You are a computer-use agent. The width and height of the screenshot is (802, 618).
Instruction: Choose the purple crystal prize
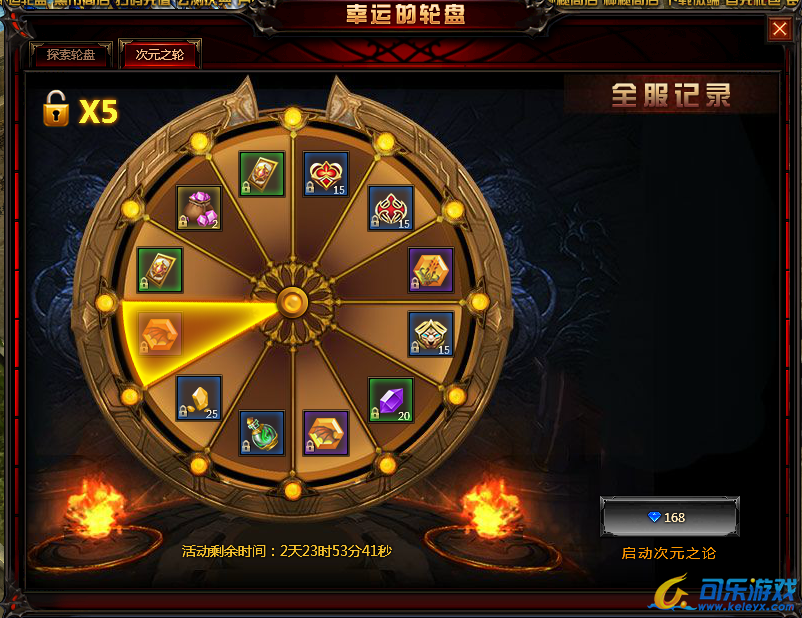[x=390, y=399]
